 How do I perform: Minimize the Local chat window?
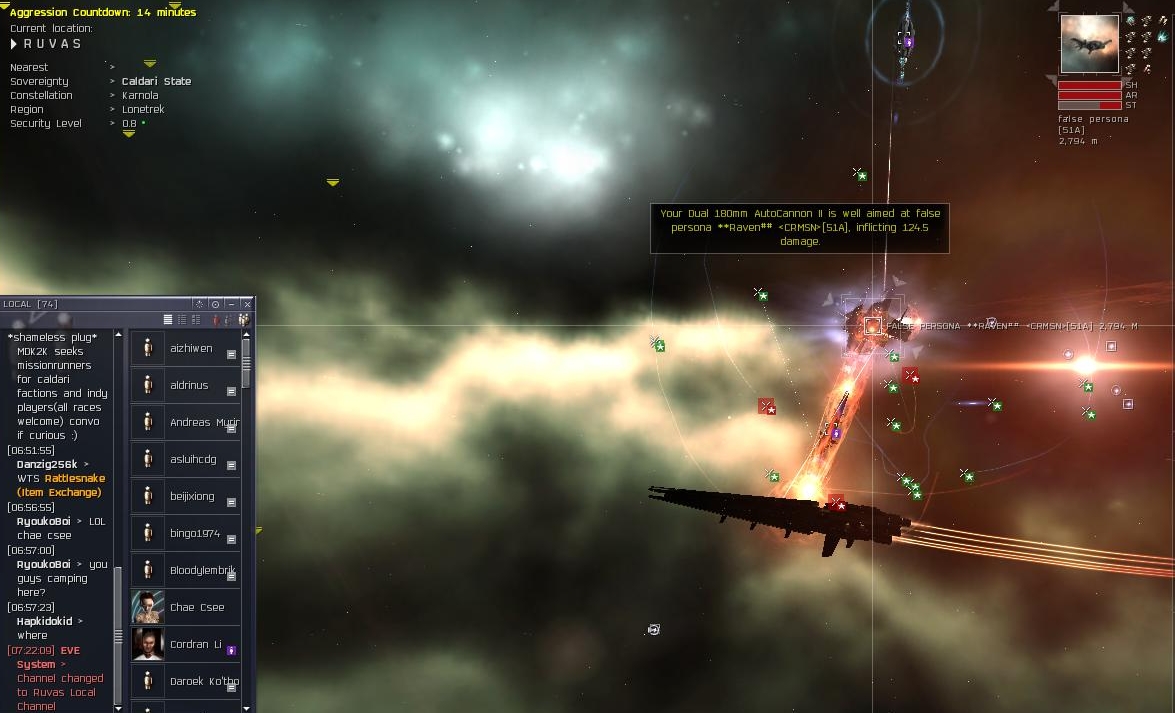(x=231, y=304)
